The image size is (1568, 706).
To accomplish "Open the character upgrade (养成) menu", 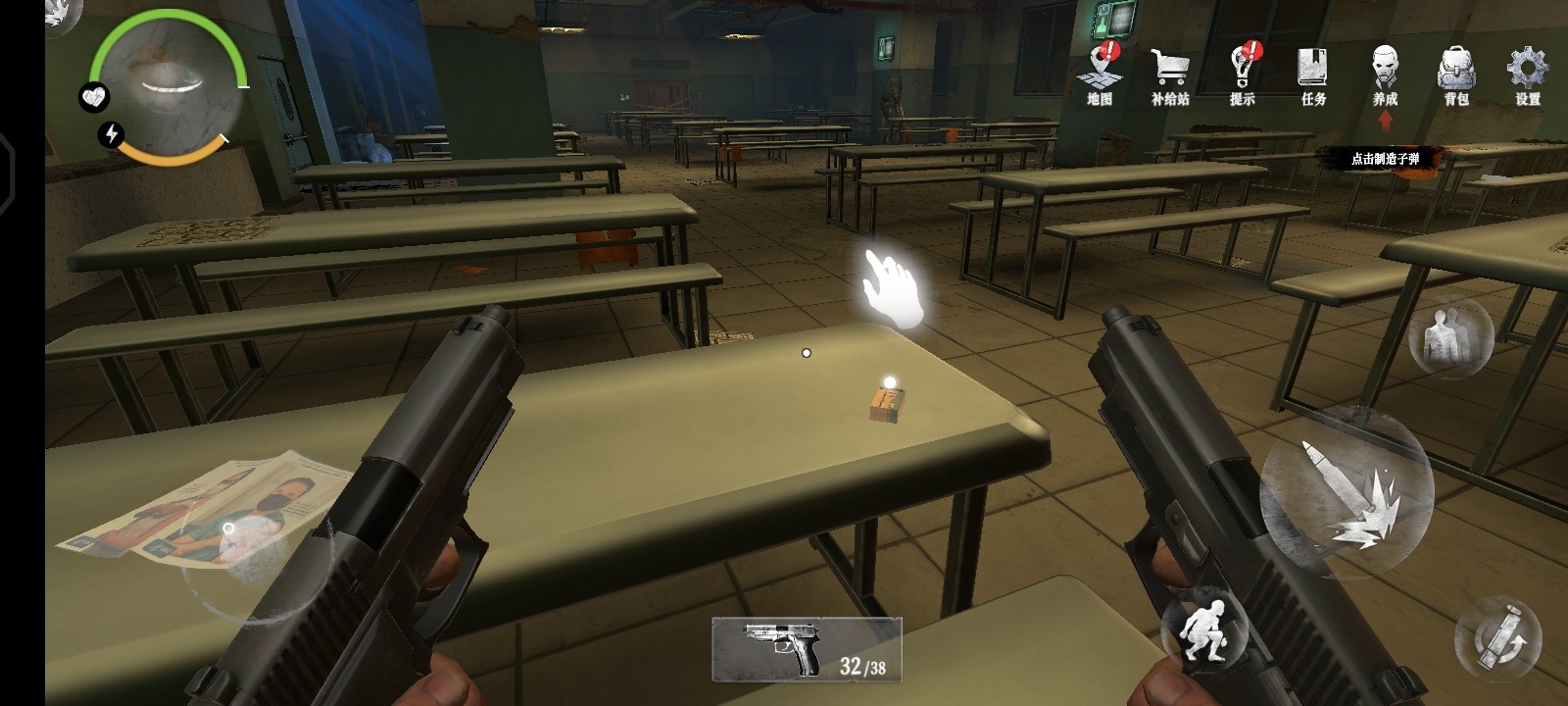I will 1385,72.
